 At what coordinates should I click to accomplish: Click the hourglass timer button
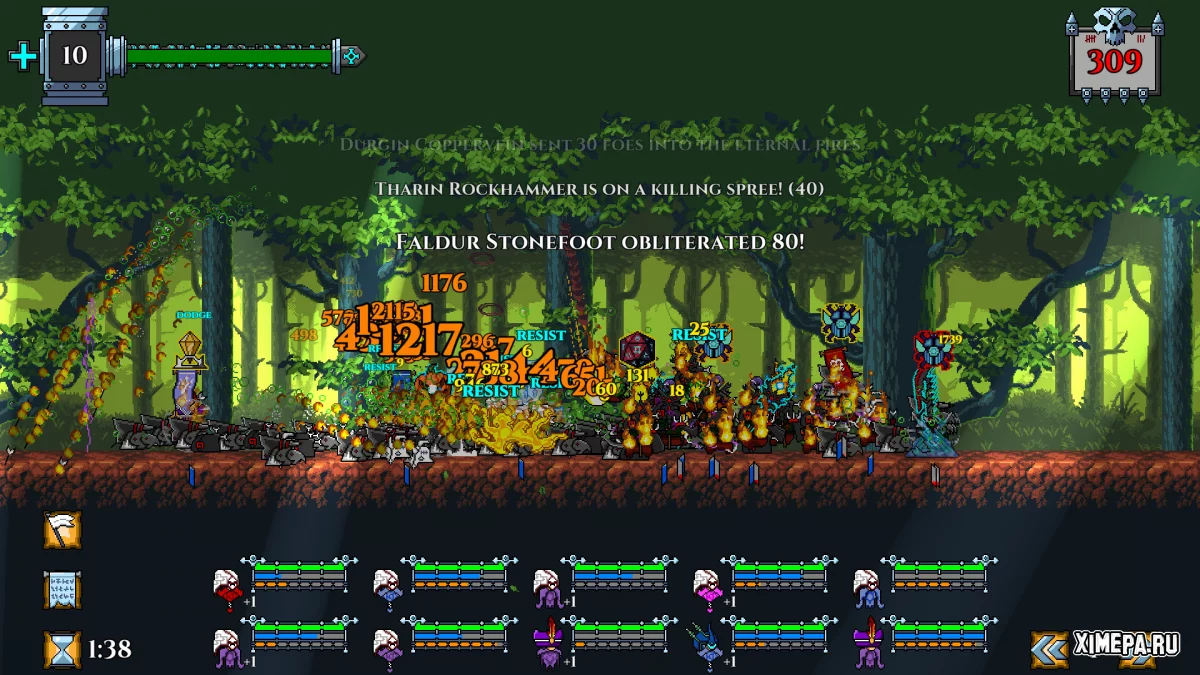[x=62, y=649]
